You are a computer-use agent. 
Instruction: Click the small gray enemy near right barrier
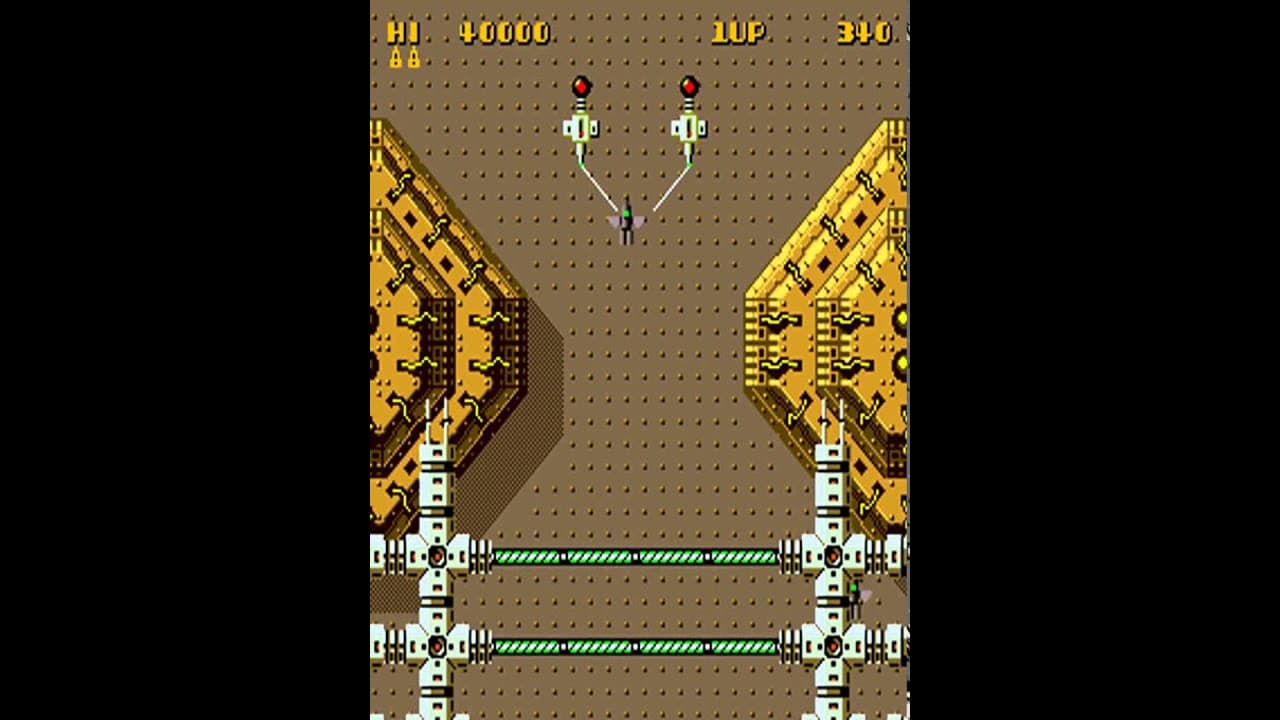[857, 594]
